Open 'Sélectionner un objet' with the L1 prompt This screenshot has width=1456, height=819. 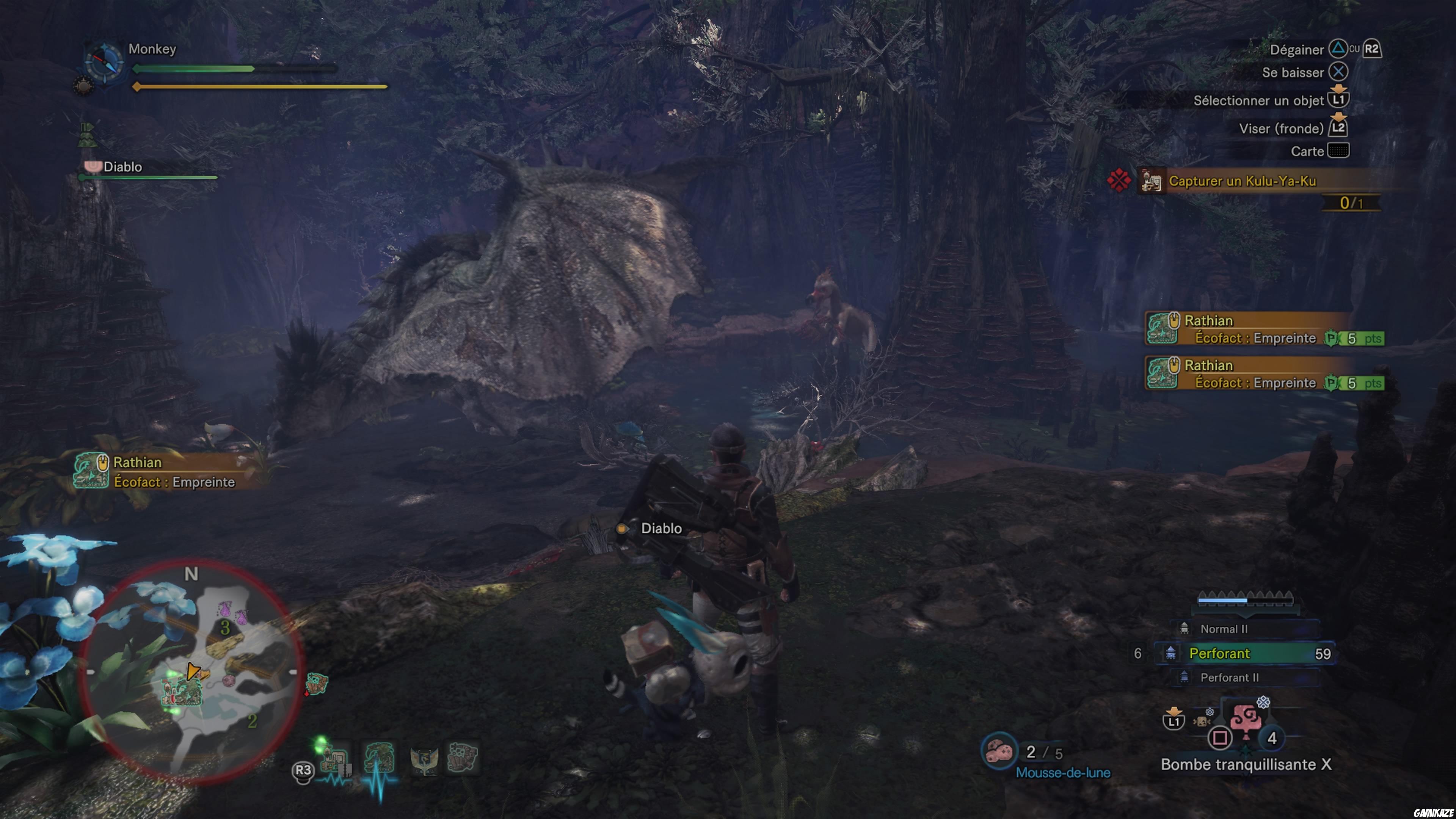1340,99
